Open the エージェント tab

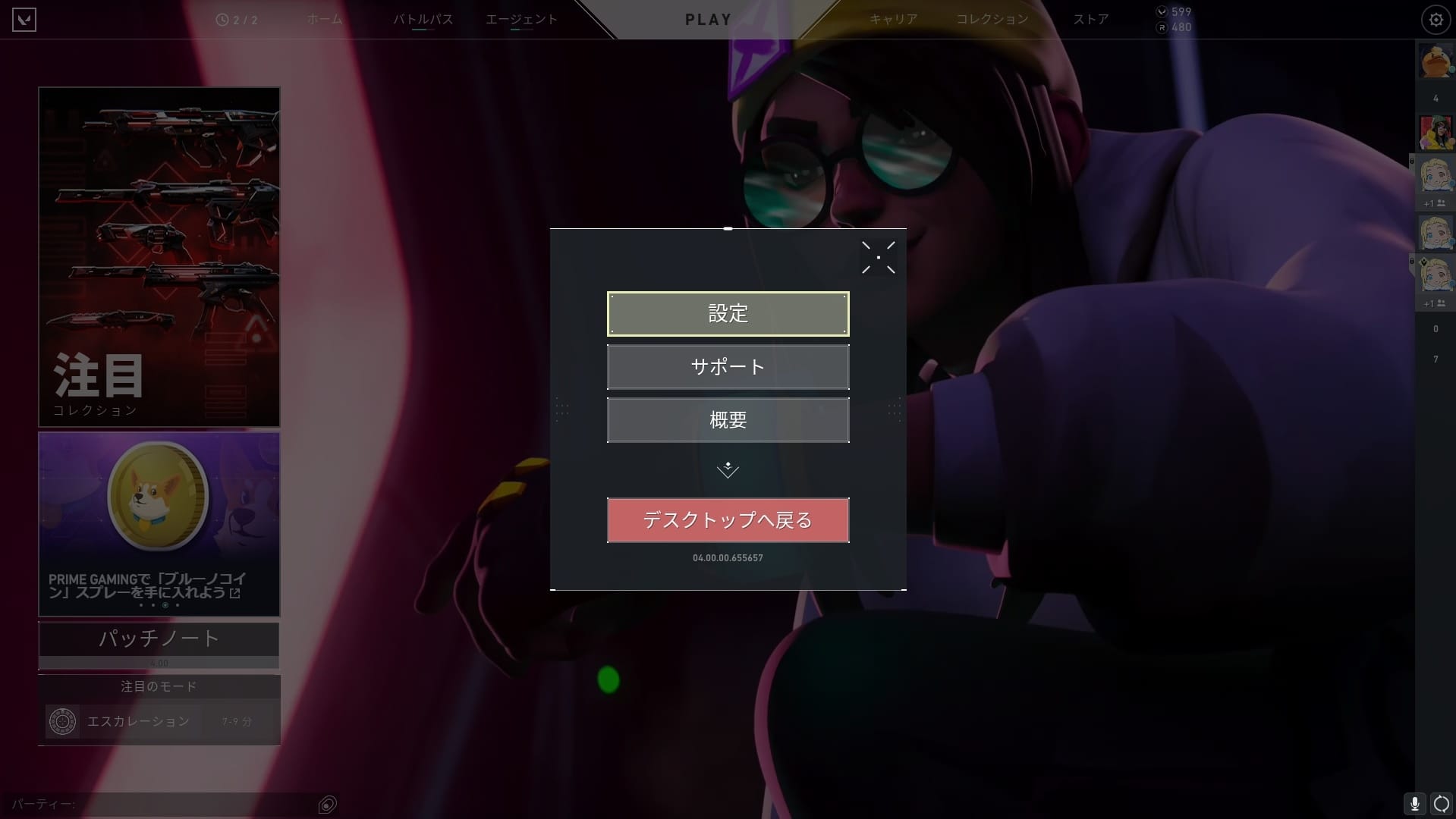pyautogui.click(x=522, y=20)
